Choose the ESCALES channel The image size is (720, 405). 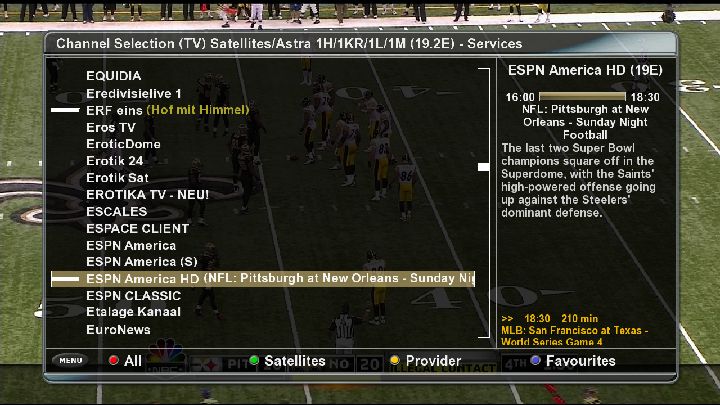click(116, 212)
